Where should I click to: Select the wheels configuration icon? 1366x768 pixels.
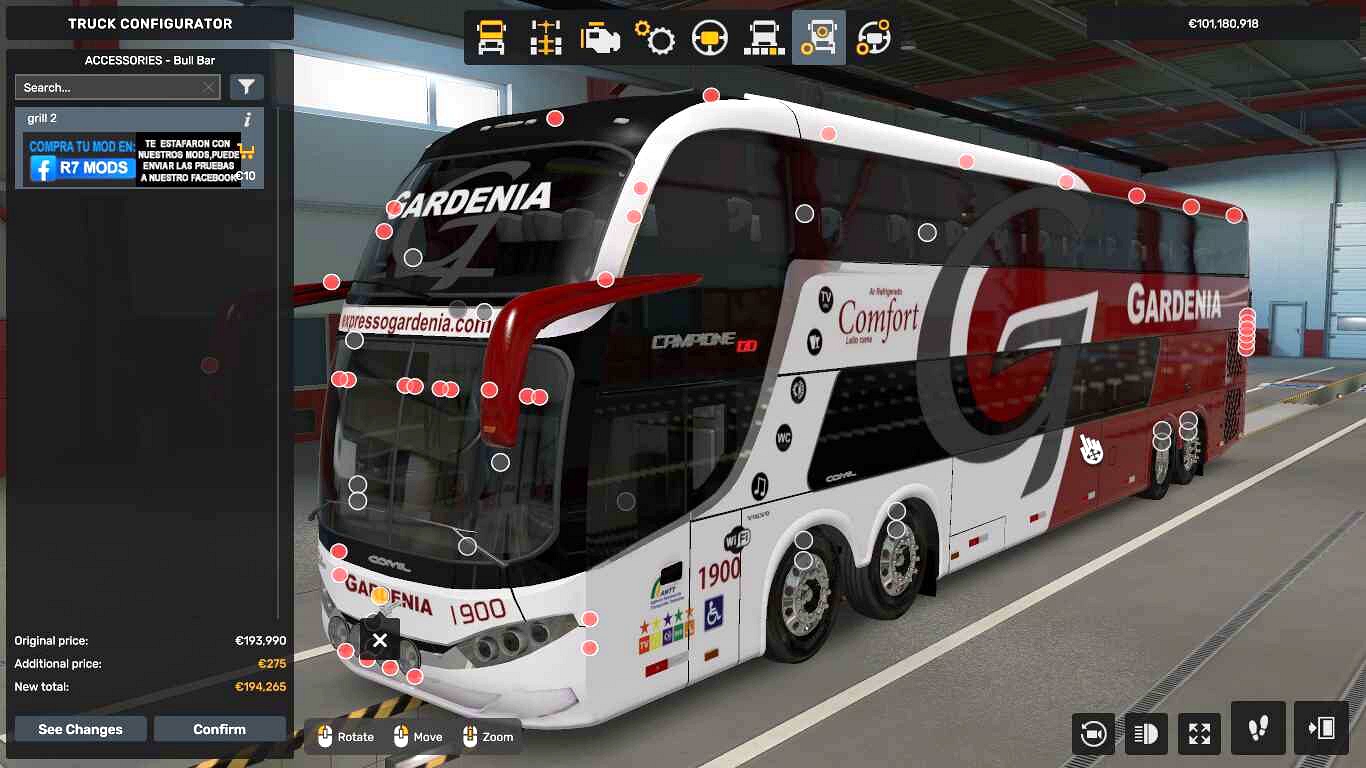[x=762, y=37]
